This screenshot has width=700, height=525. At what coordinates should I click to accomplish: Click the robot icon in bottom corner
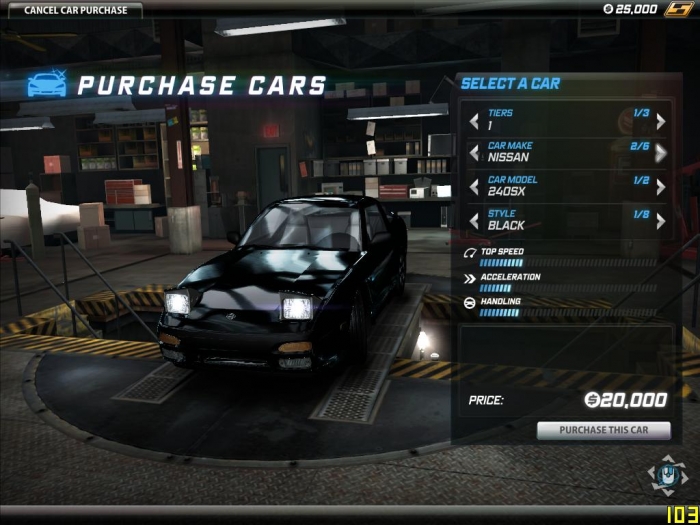666,476
